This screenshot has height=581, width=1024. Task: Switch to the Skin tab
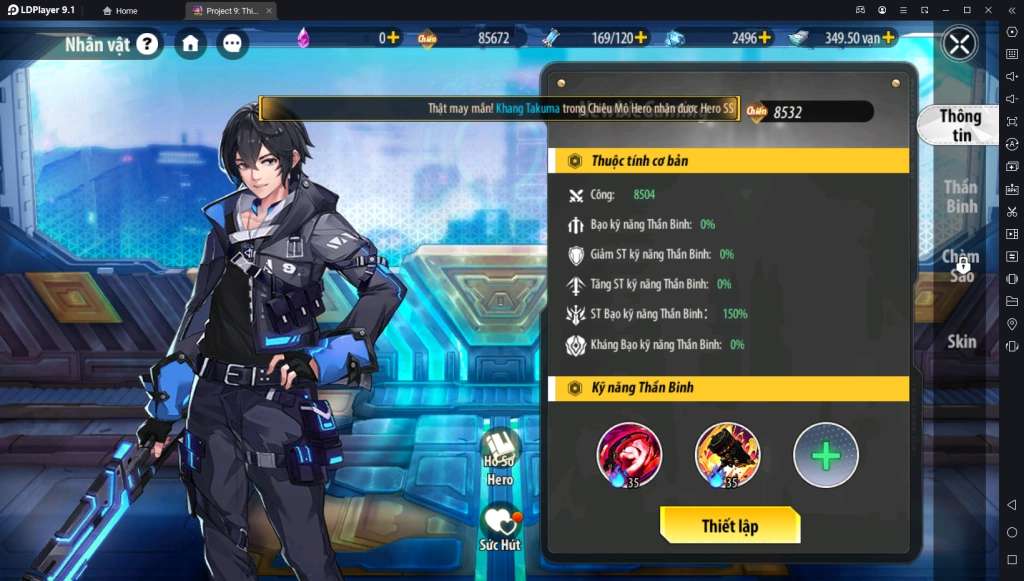pyautogui.click(x=961, y=341)
